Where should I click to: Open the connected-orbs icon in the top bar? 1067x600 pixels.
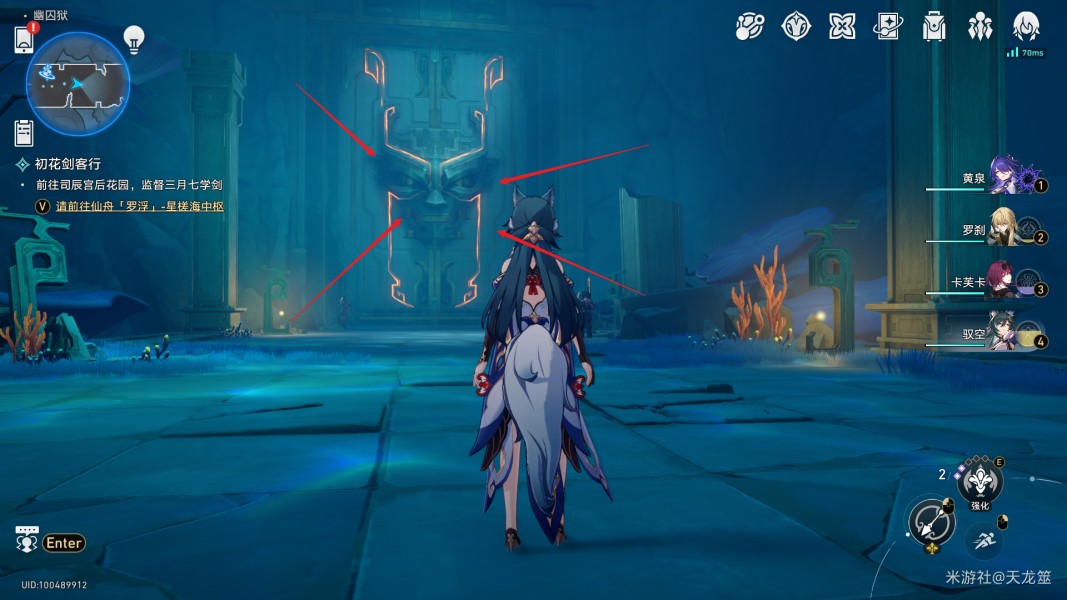pos(749,27)
